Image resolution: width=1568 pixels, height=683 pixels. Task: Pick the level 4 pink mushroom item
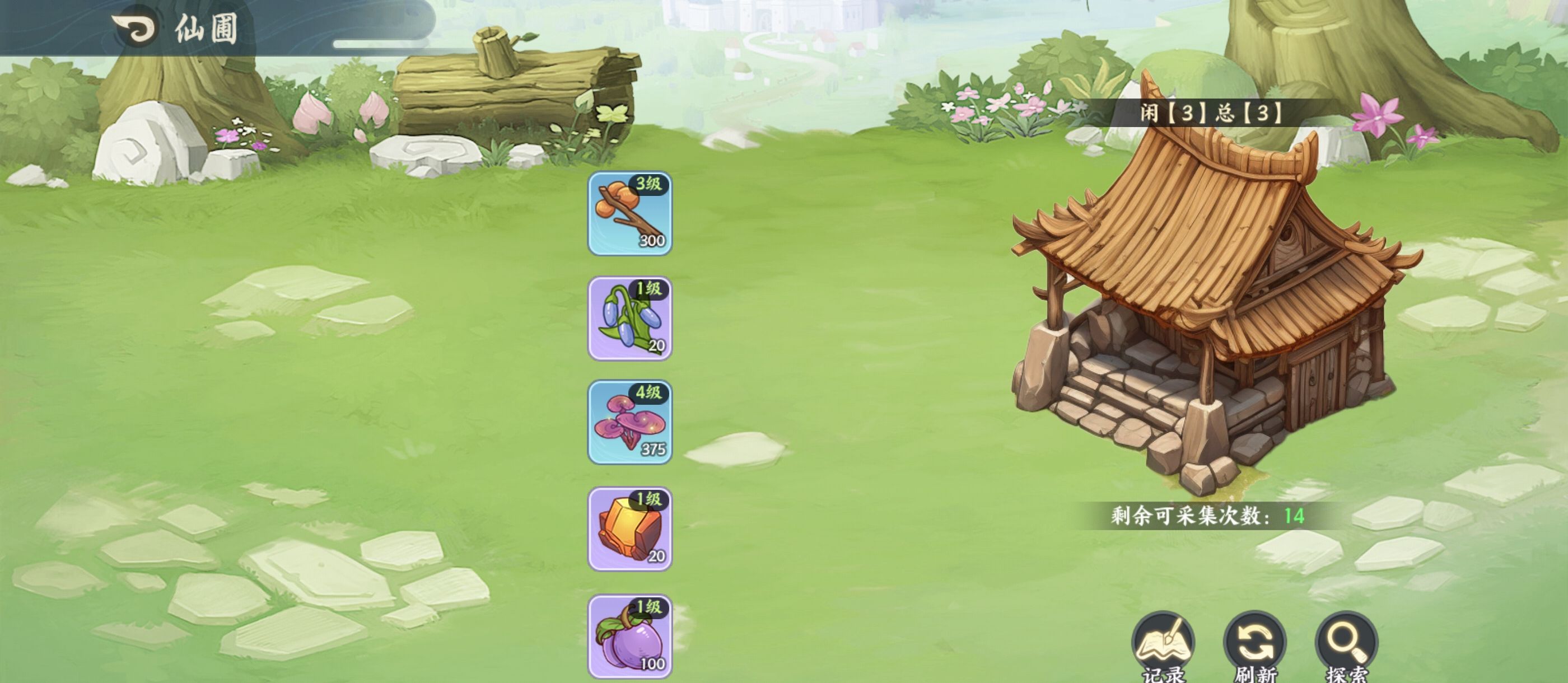pos(629,423)
